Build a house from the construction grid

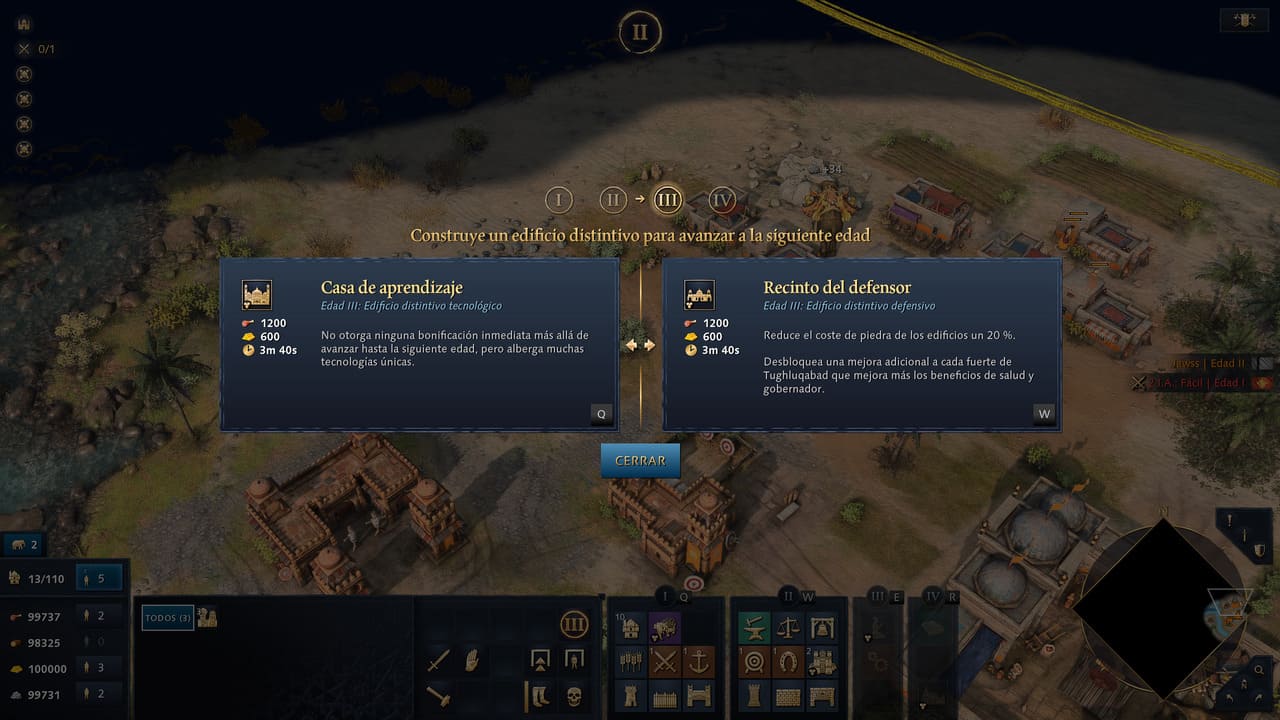[630, 628]
